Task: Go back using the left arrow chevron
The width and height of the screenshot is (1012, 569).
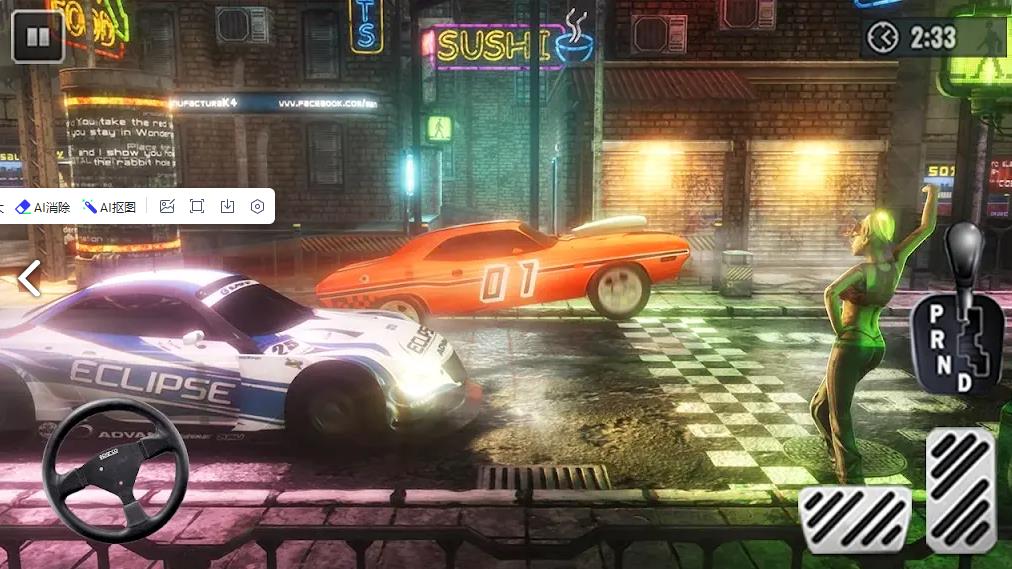Action: click(30, 279)
